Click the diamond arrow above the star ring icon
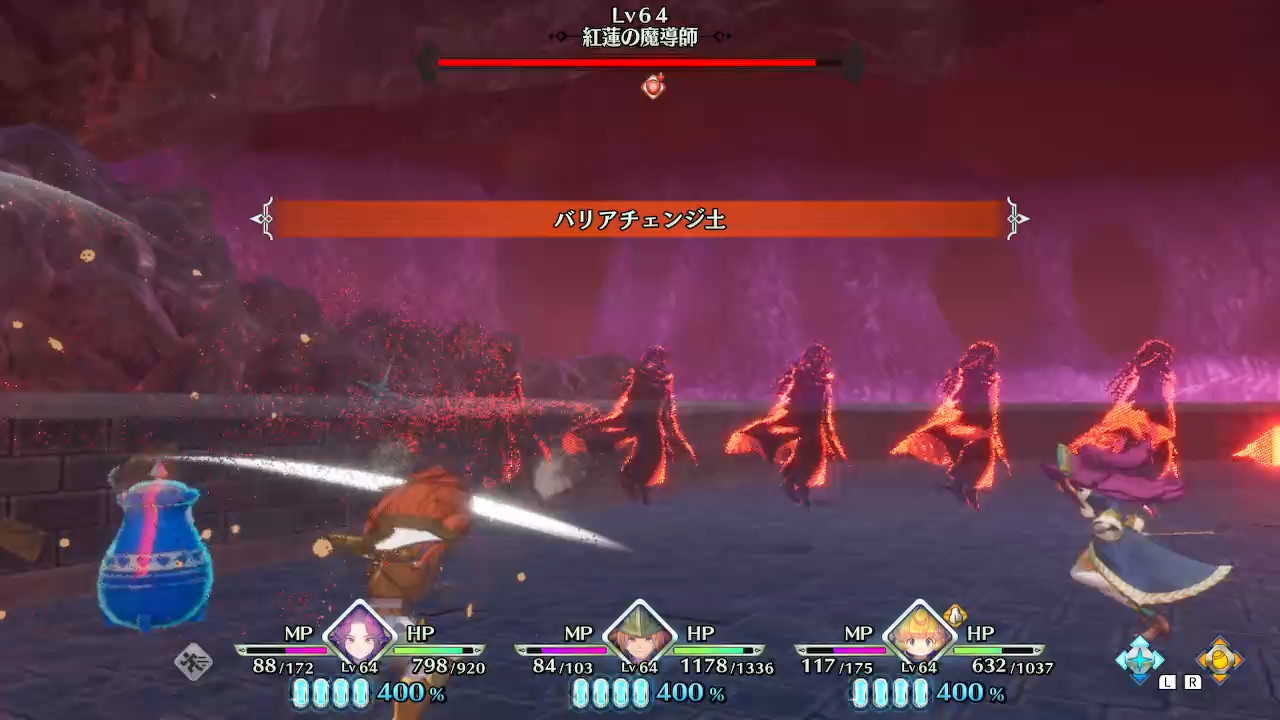 tap(1139, 638)
